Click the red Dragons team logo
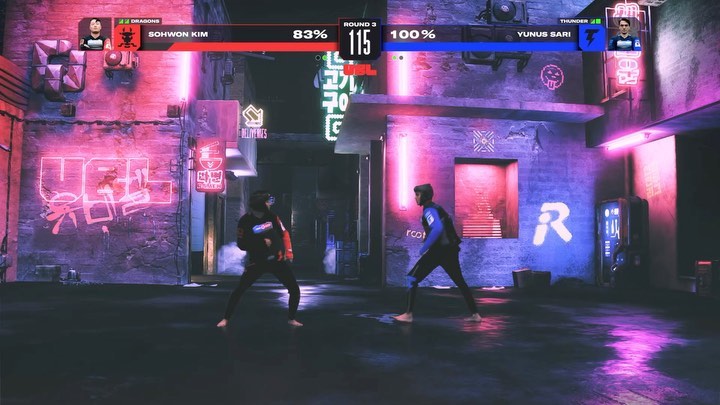This screenshot has width=720, height=405. click(127, 37)
